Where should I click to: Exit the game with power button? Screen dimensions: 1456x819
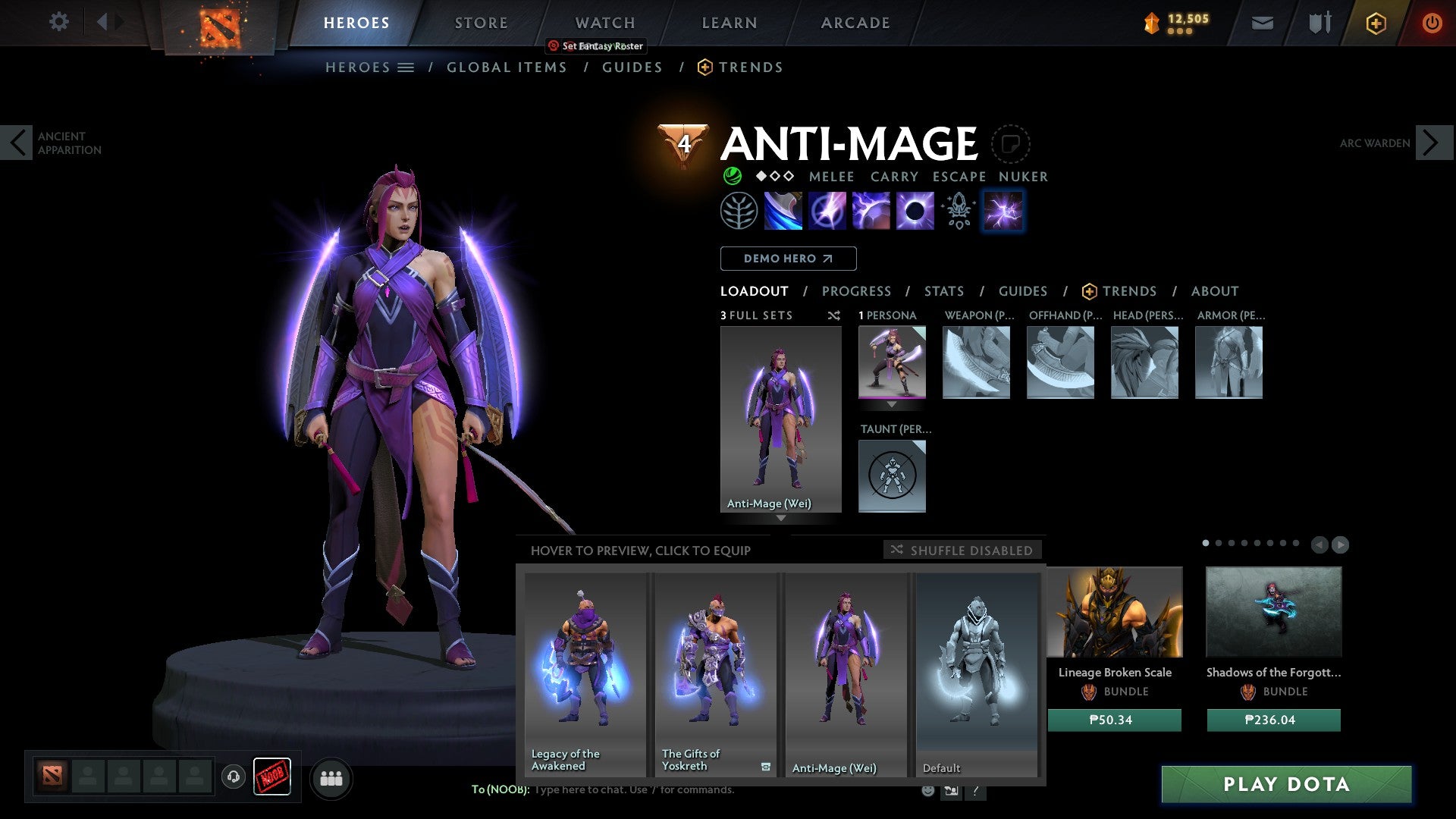coord(1431,23)
